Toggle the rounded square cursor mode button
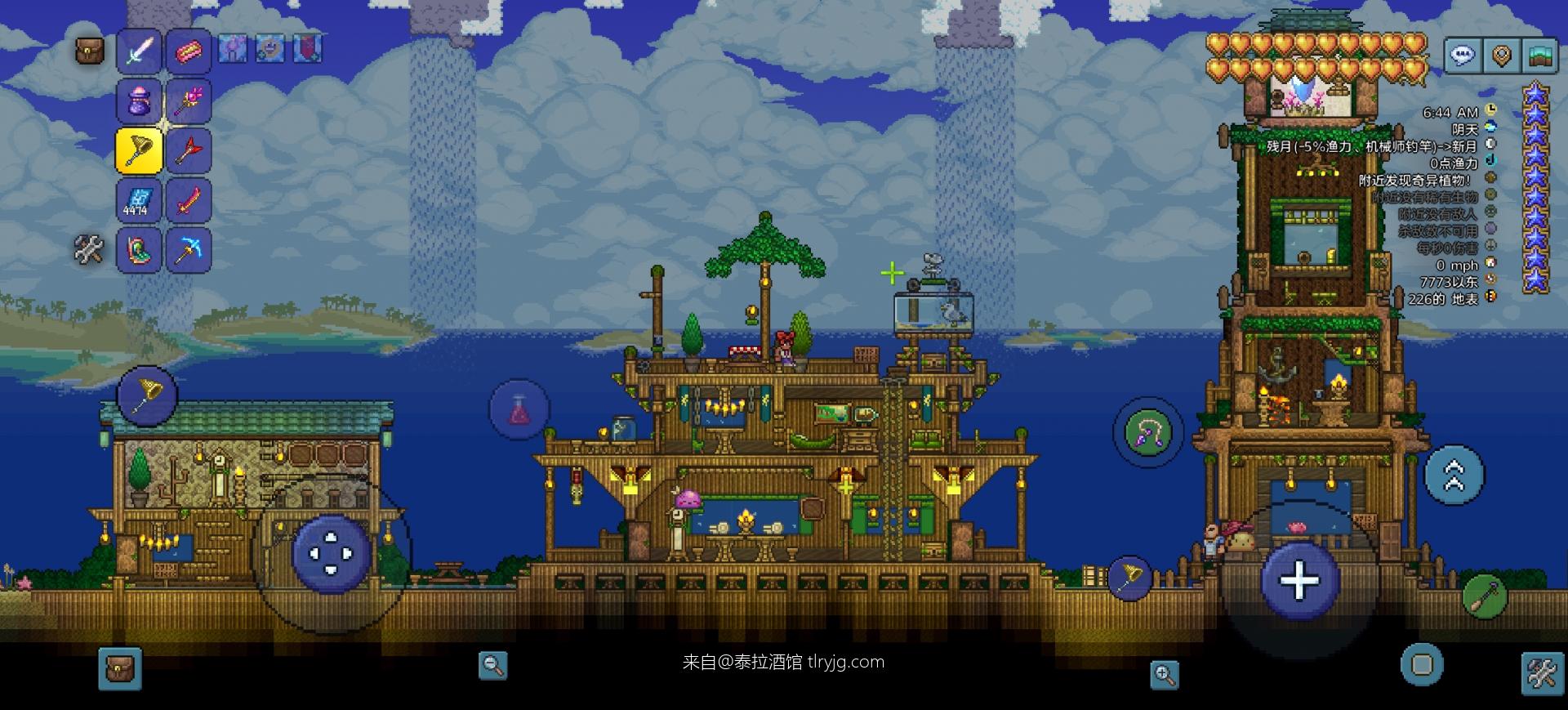Screen dimensions: 1568x710 1422,664
